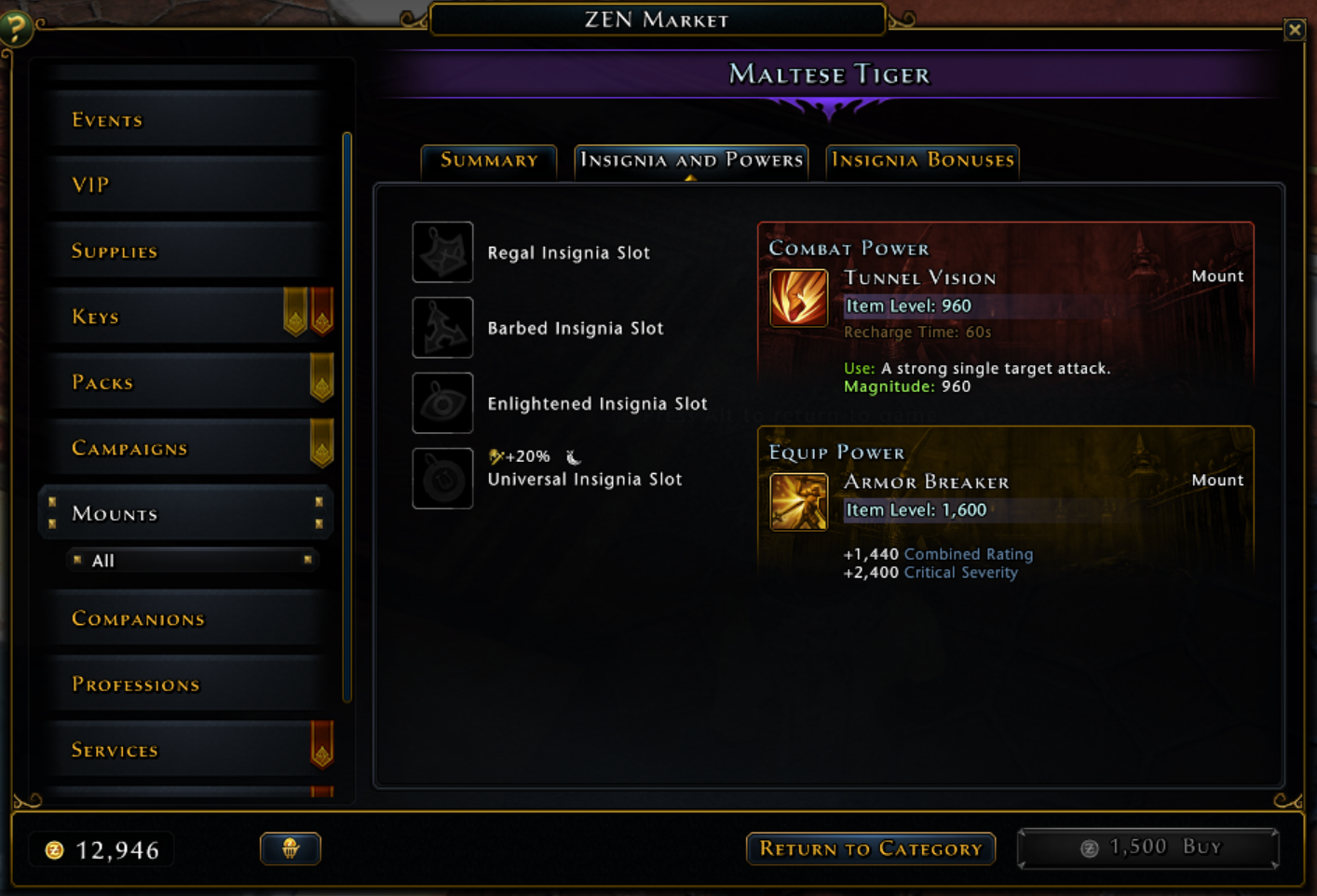
Task: Select the Insignia and Powers tab
Action: coord(691,160)
